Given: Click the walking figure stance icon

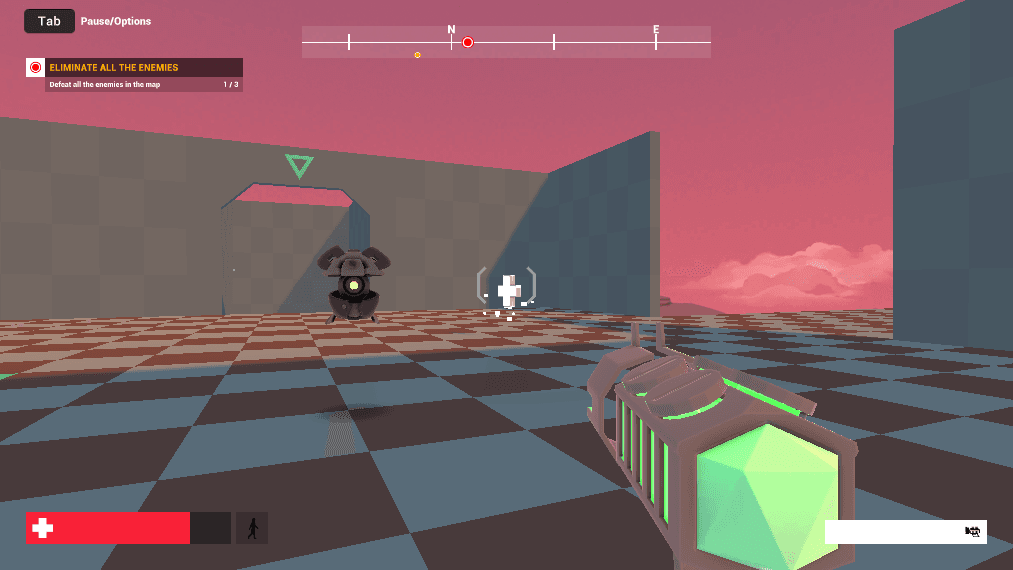Looking at the screenshot, I should [x=252, y=528].
